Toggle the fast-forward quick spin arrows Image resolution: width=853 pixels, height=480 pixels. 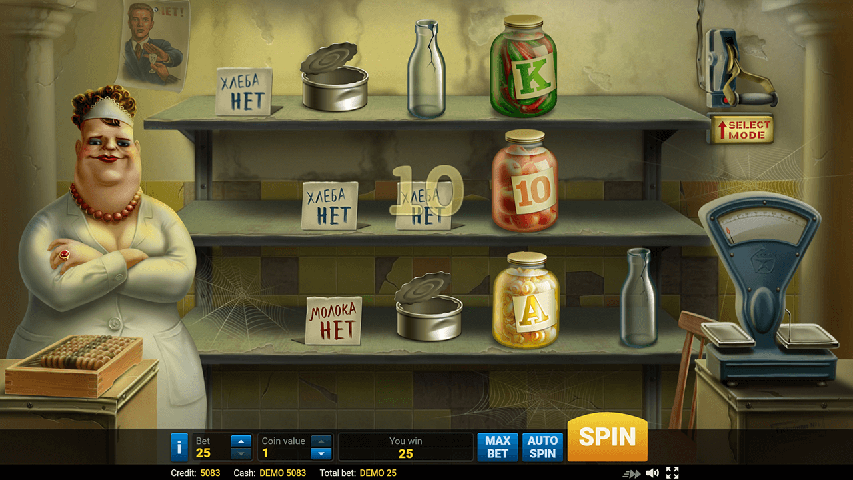point(630,473)
